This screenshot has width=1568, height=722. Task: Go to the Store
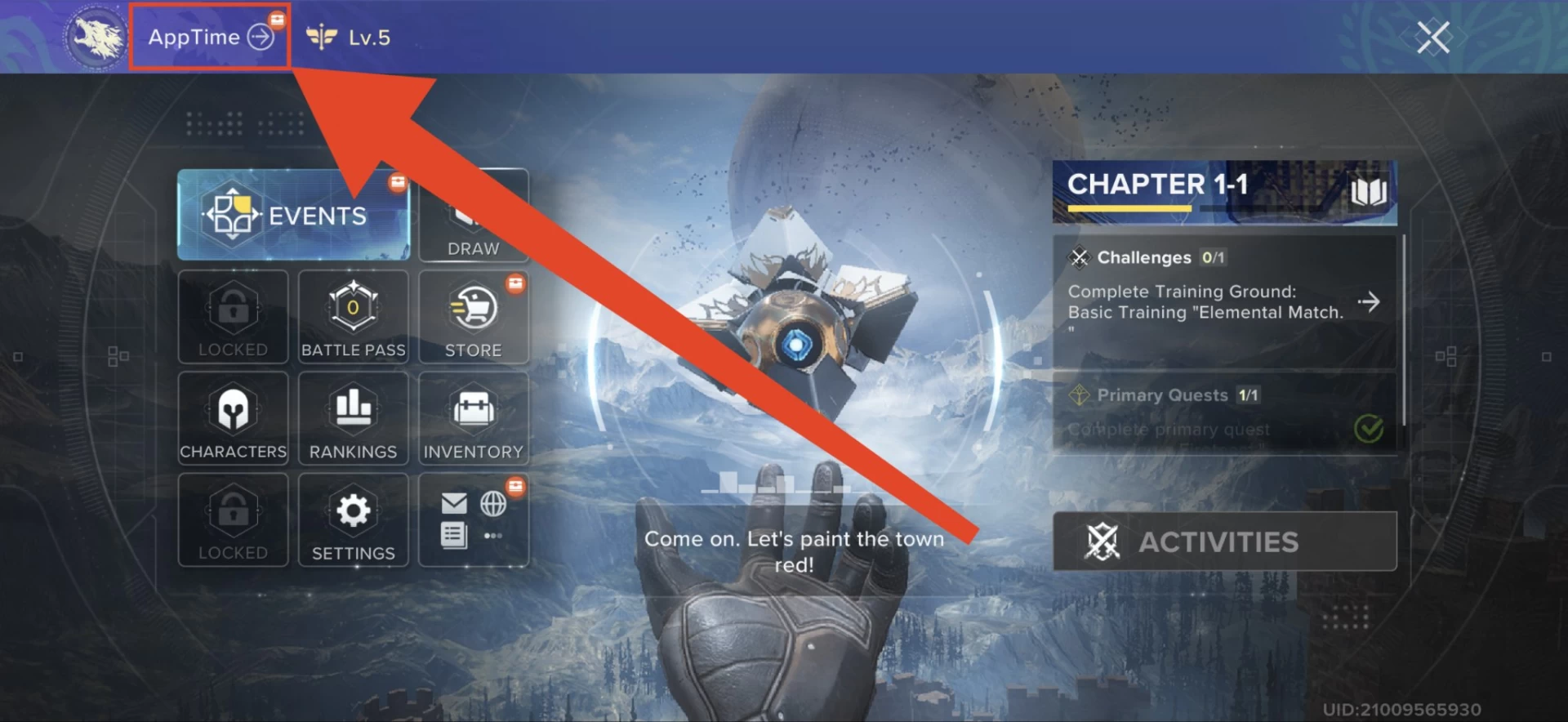click(474, 317)
